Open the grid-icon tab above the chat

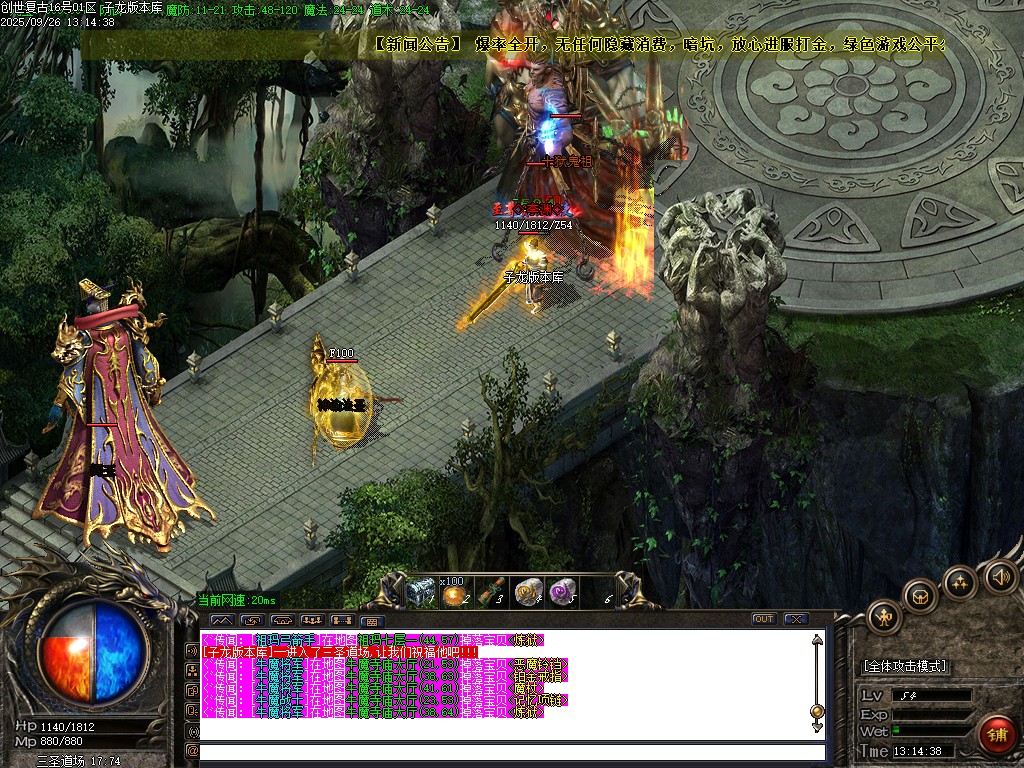[x=372, y=620]
